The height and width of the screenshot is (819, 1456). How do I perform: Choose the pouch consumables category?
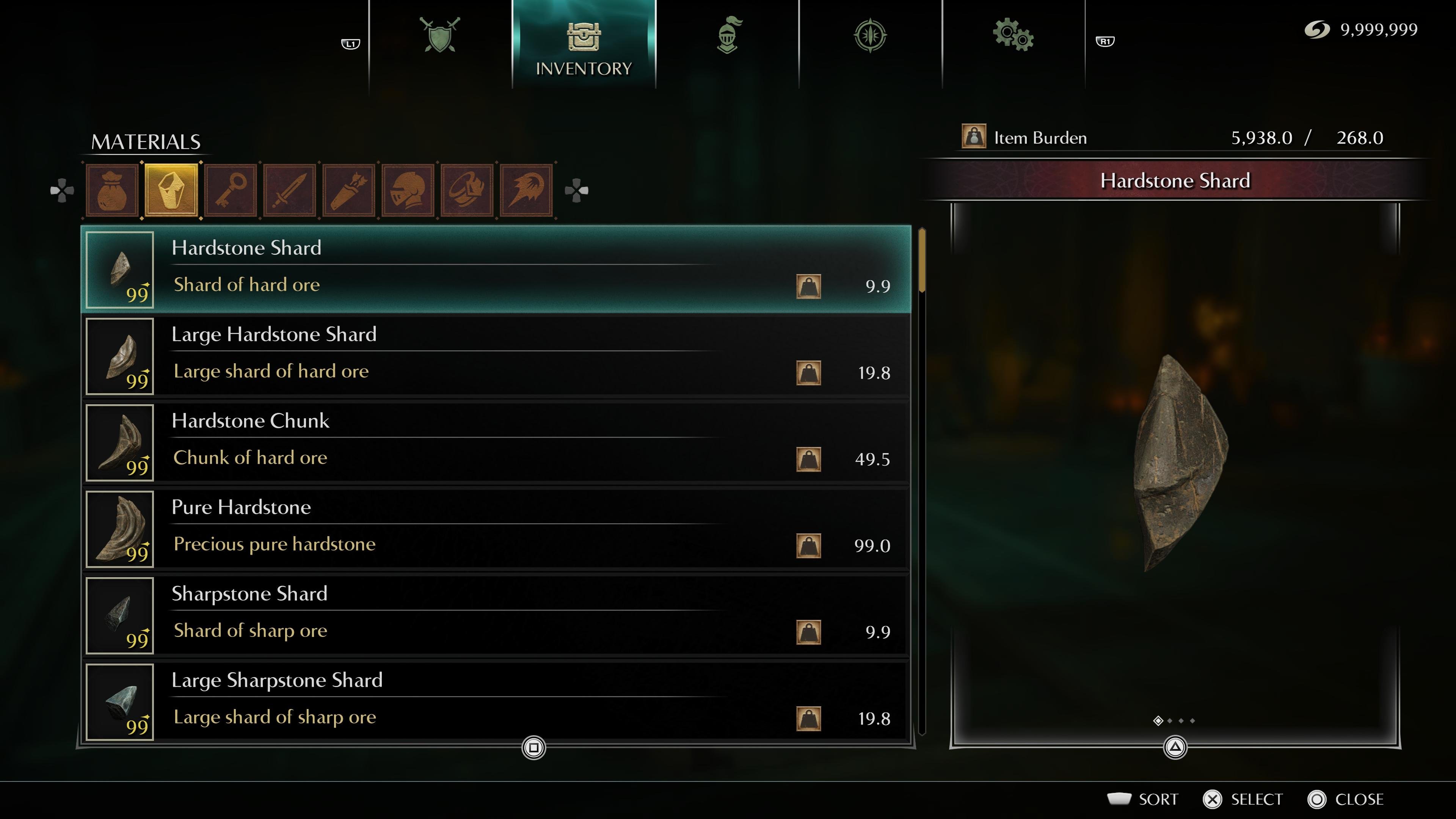[x=112, y=190]
